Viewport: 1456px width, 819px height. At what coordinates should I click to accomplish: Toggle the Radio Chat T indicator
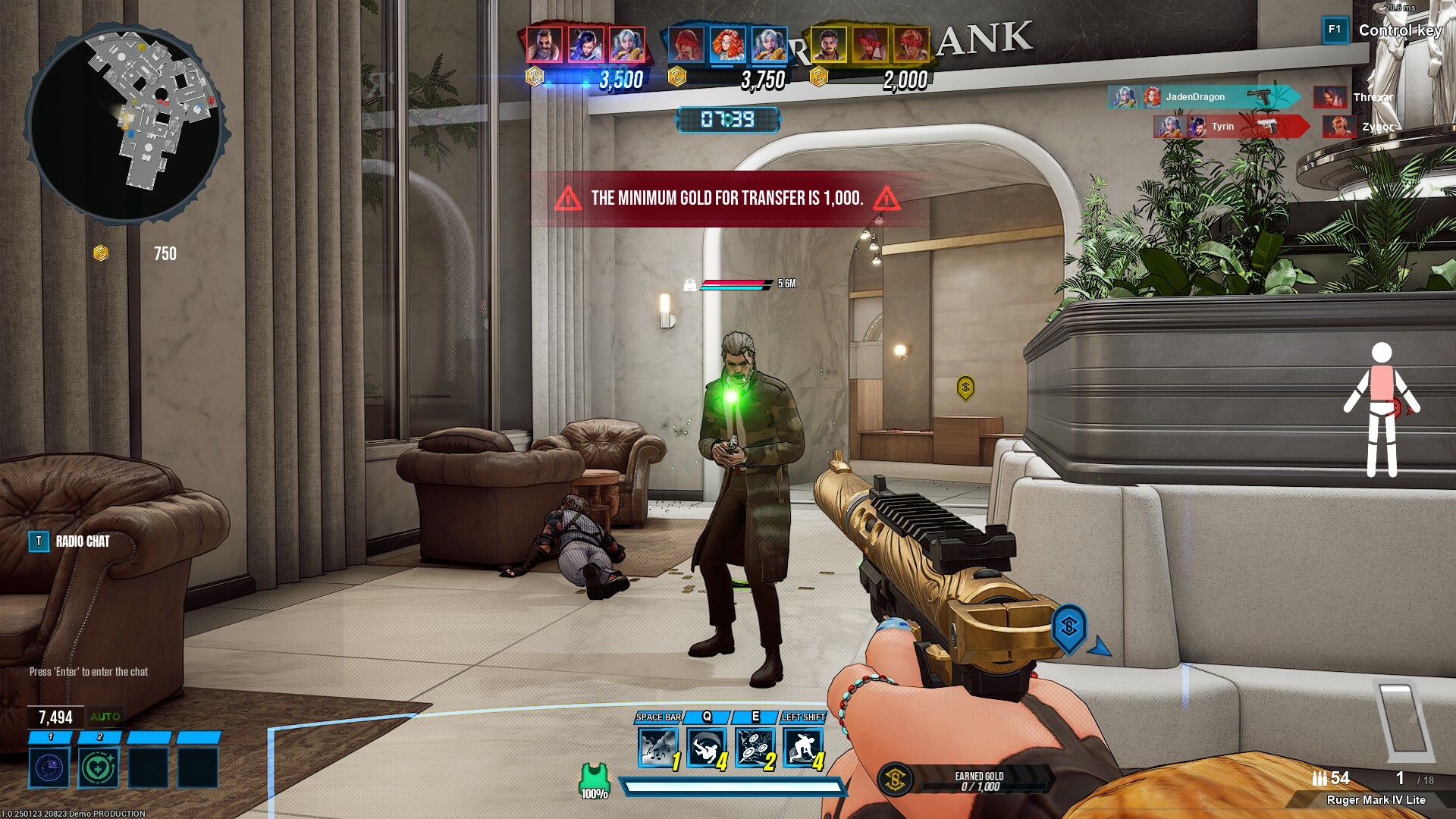pos(39,541)
